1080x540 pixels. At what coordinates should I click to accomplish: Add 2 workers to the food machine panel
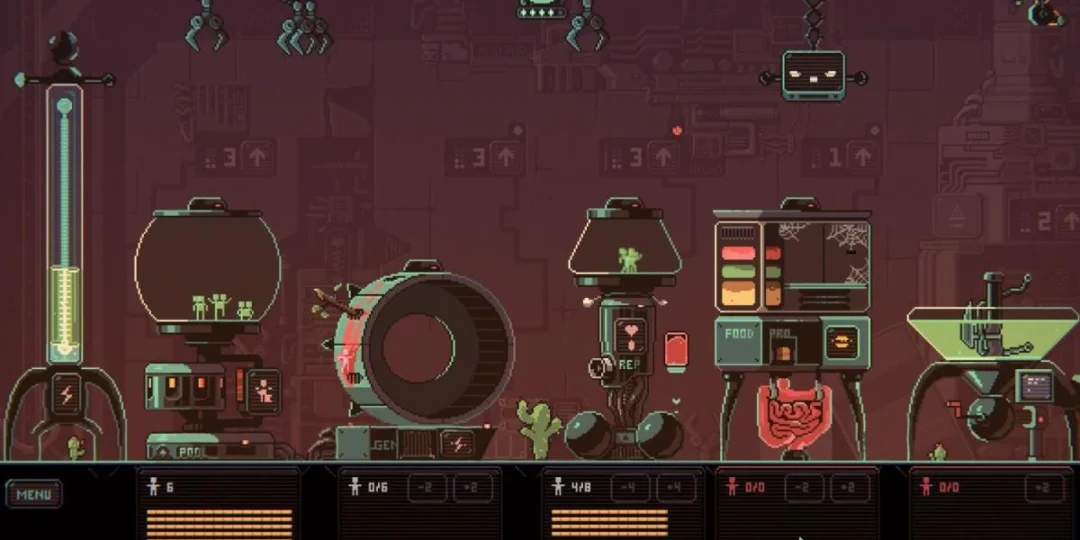tap(849, 488)
